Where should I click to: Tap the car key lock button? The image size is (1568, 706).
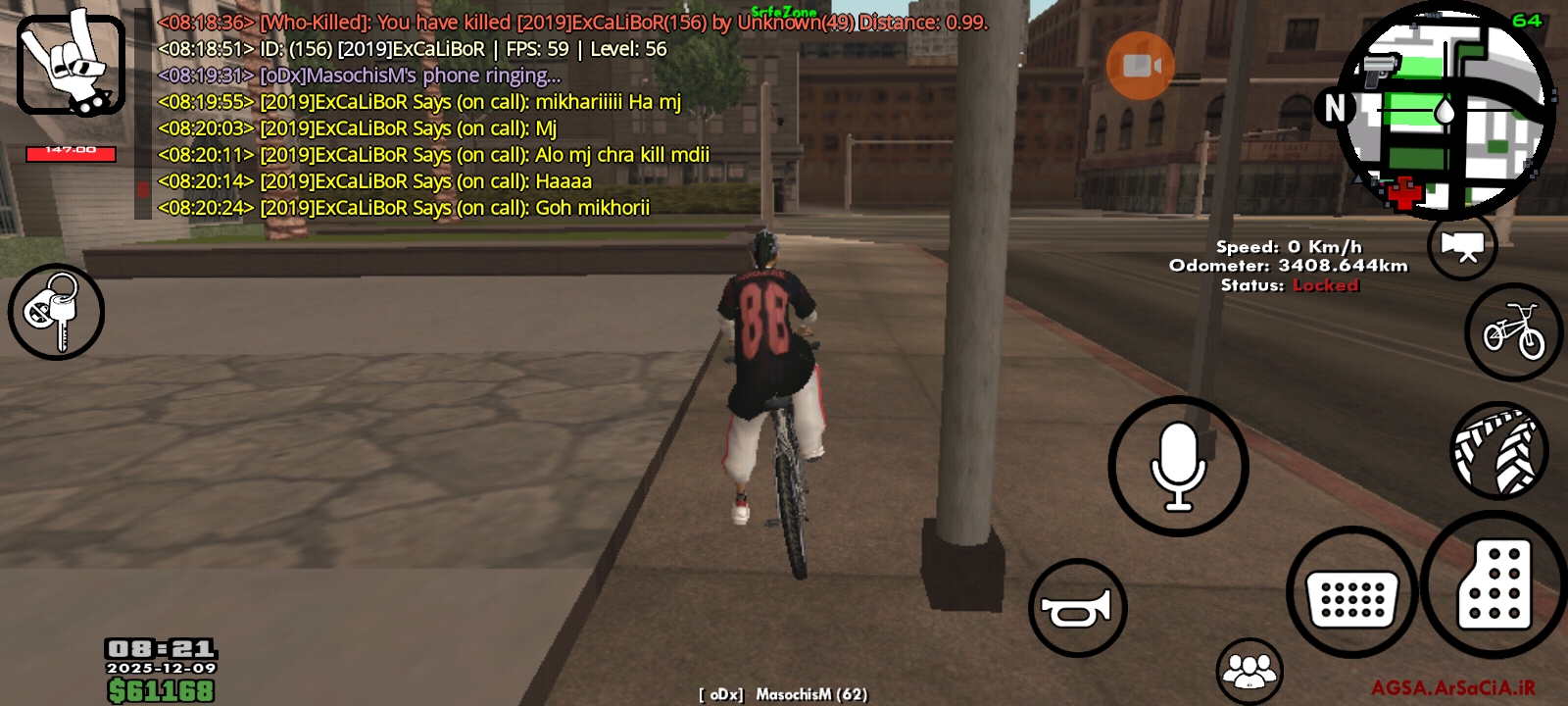[56, 312]
